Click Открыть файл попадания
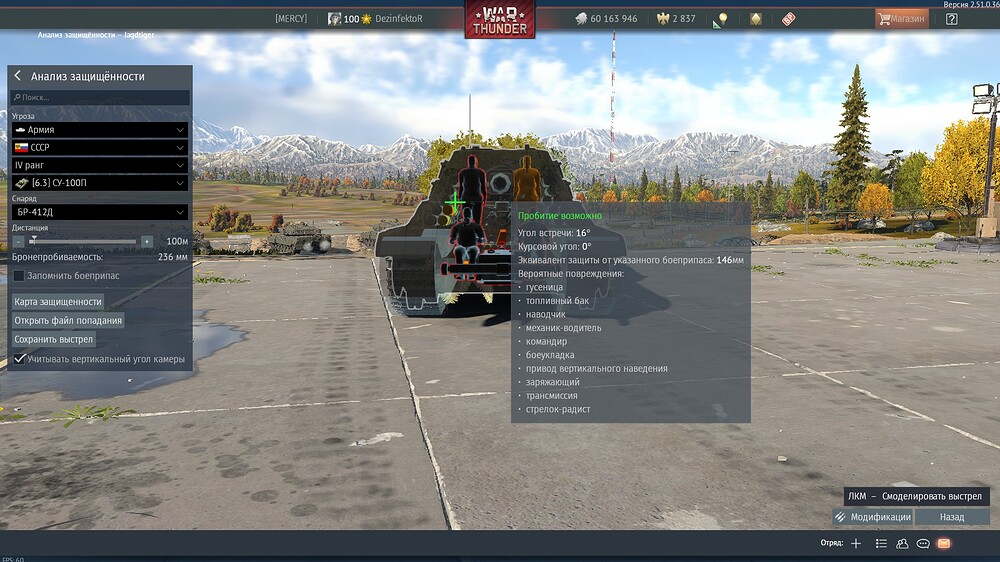Viewport: 1000px width, 562px height. pos(68,320)
